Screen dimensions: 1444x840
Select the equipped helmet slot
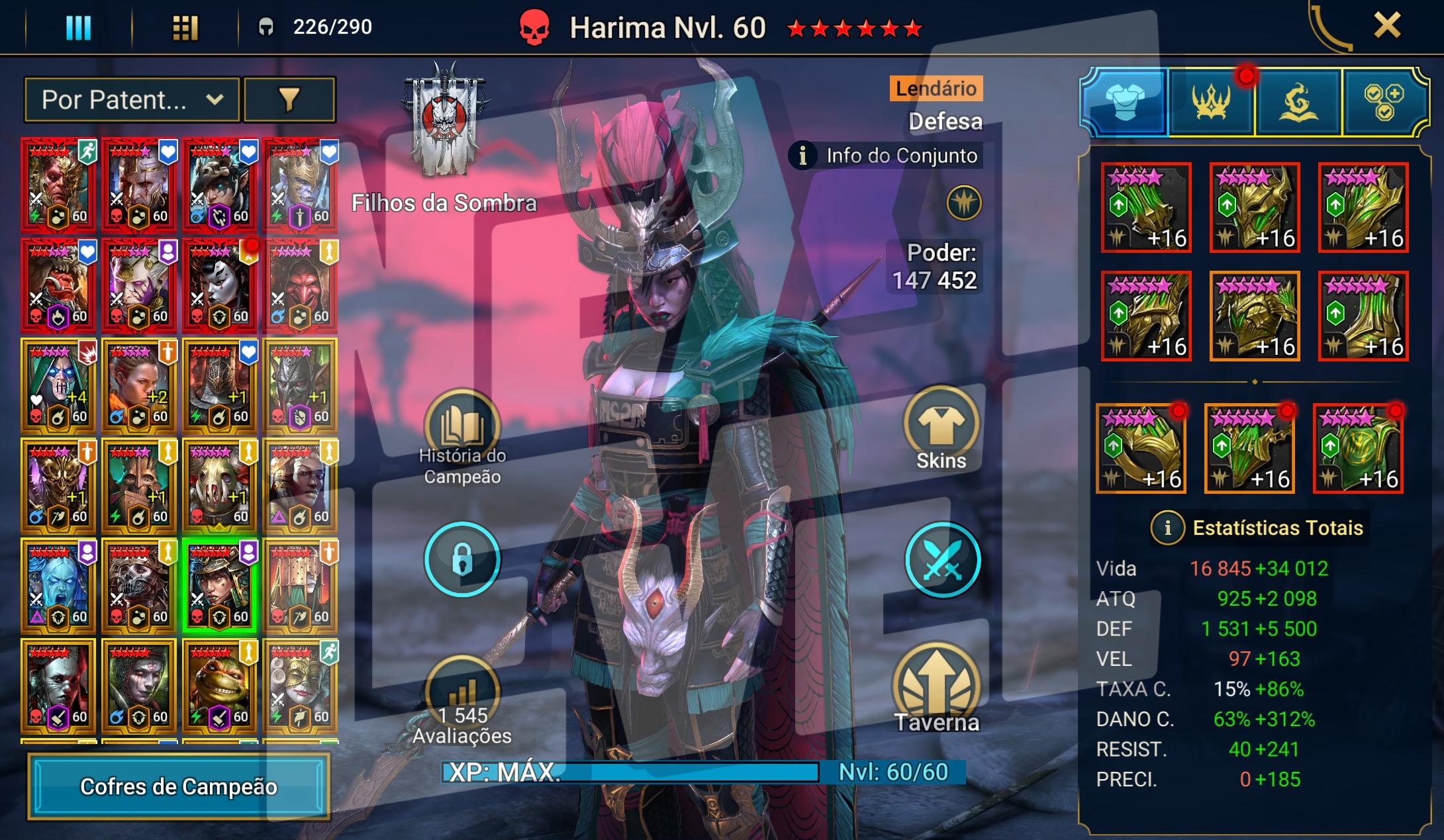point(1255,208)
